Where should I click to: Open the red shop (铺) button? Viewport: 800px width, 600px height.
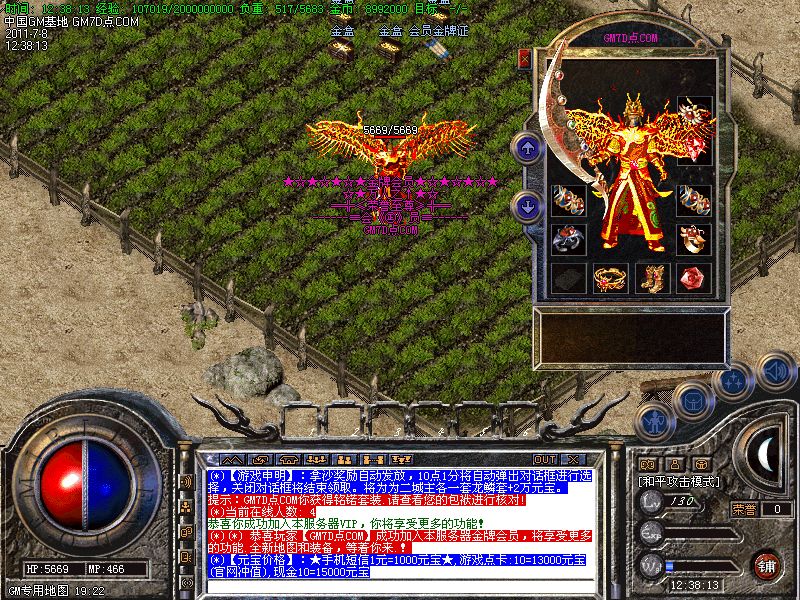[767, 564]
